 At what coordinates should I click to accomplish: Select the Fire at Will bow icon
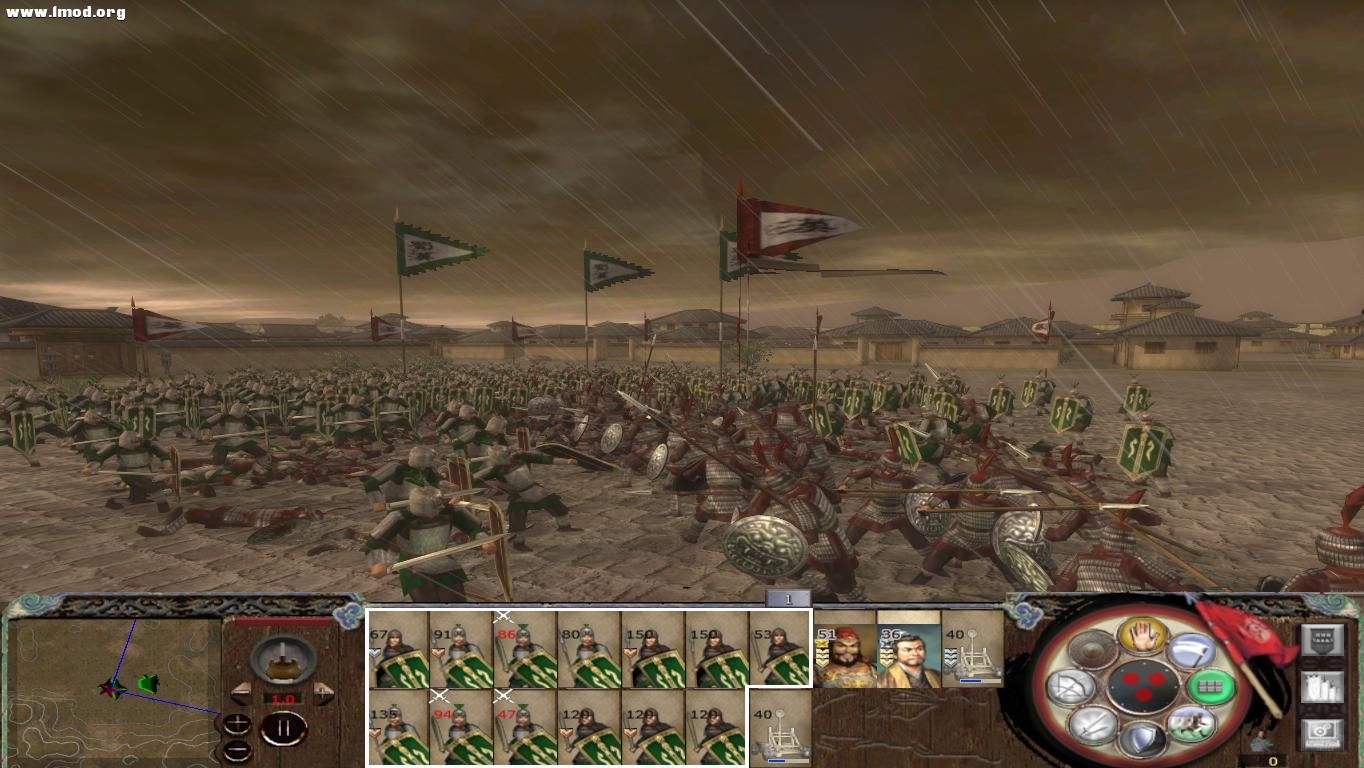tap(1070, 687)
